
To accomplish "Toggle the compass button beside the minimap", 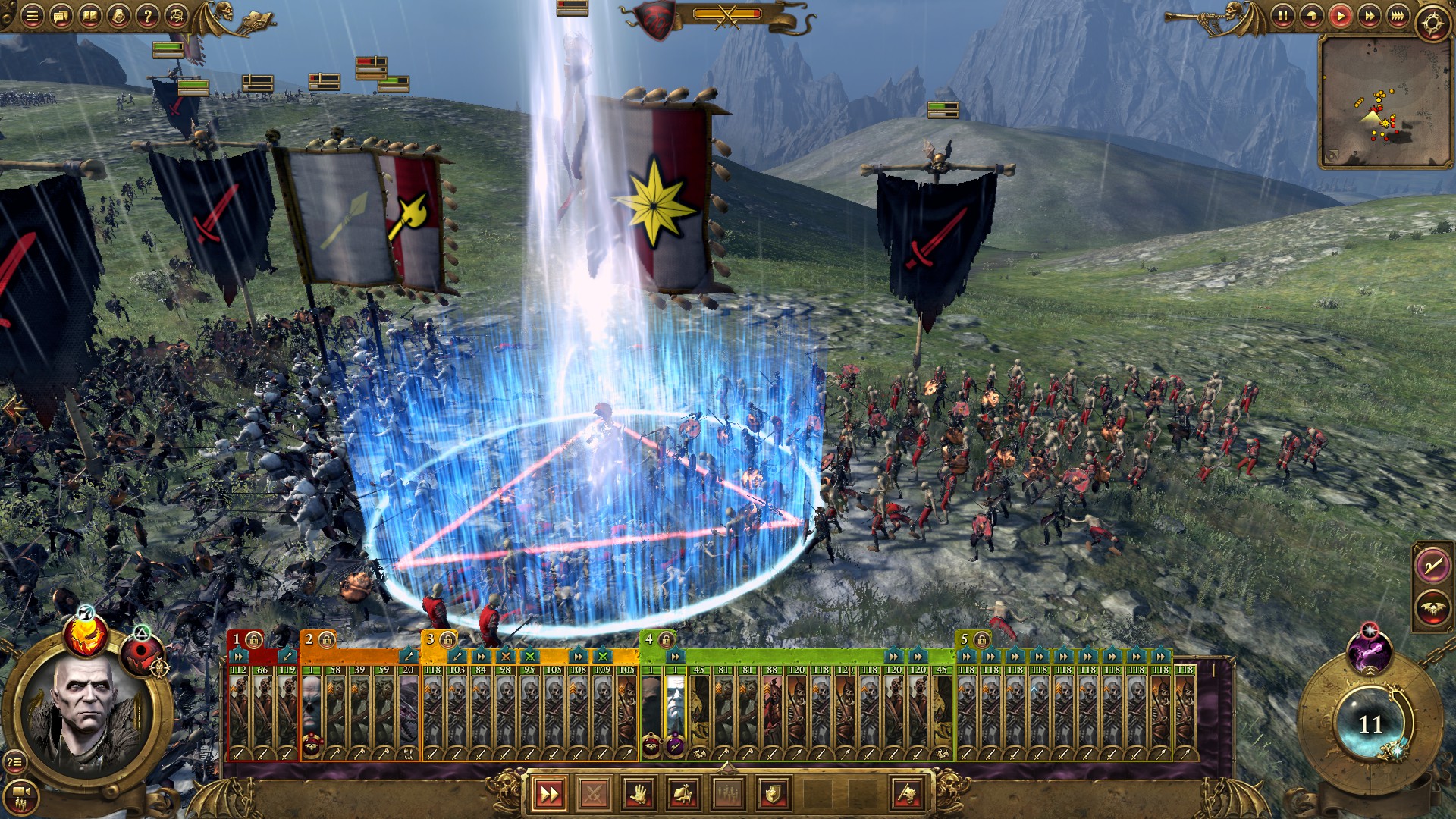I will click(1432, 24).
